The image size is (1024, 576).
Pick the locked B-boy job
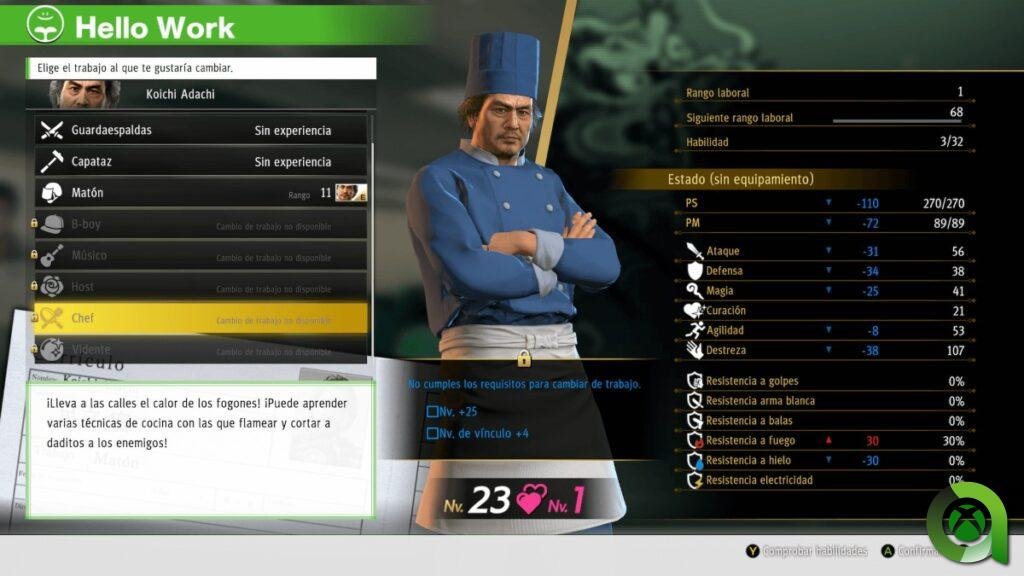[x=200, y=225]
